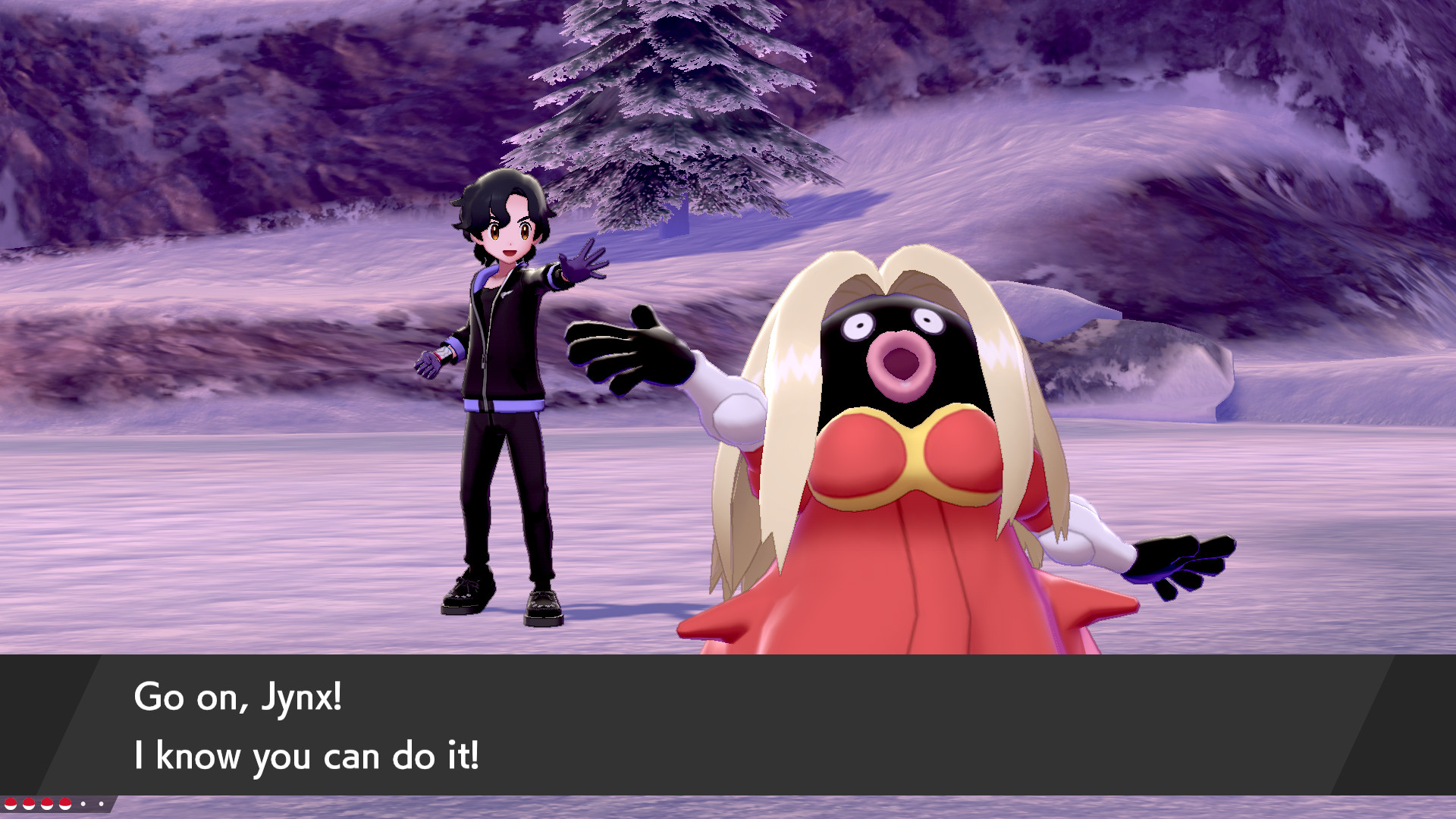This screenshot has height=819, width=1456.
Task: Click the second empty party slot dot
Action: point(102,804)
